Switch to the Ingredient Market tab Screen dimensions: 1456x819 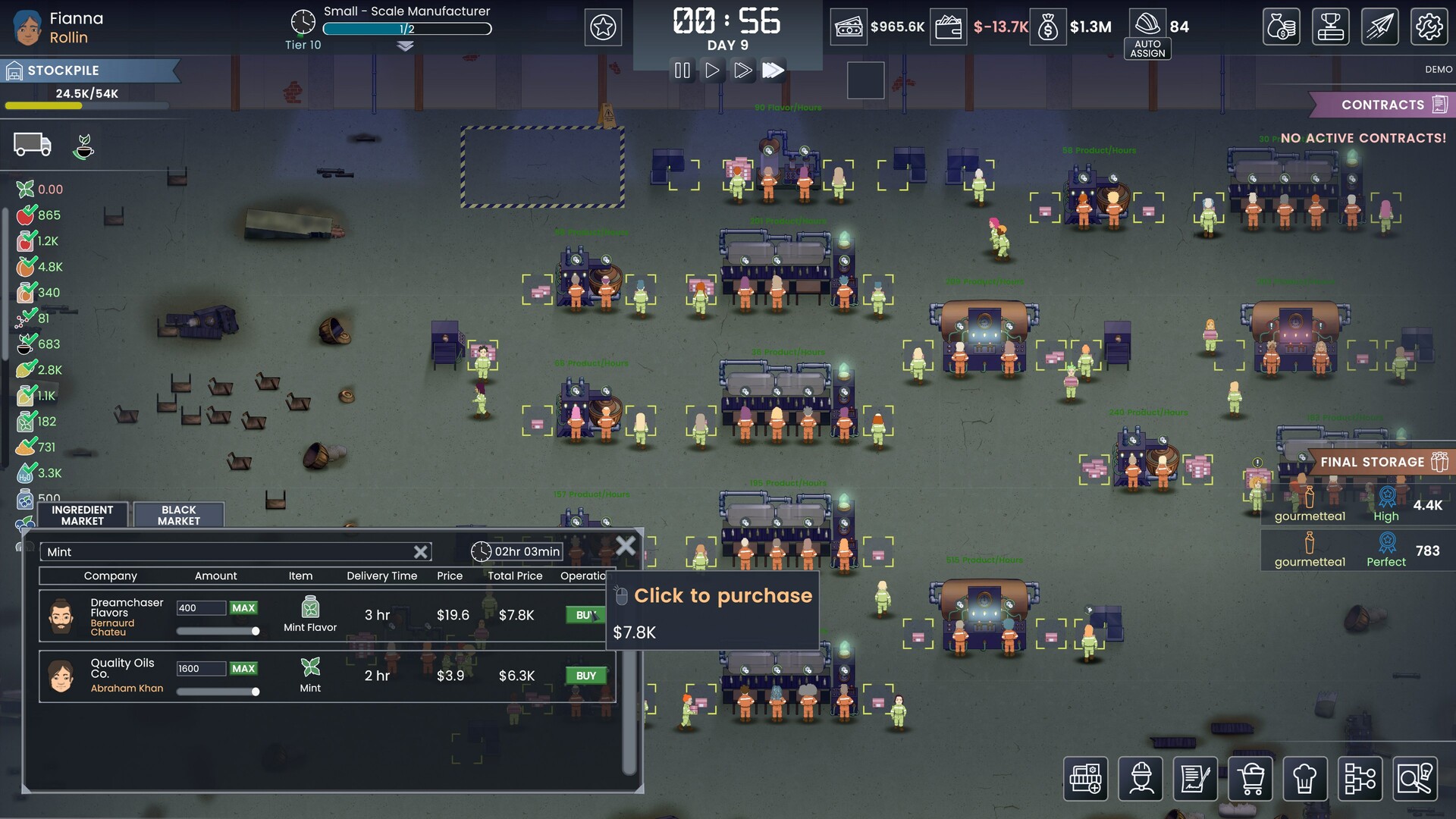[82, 515]
